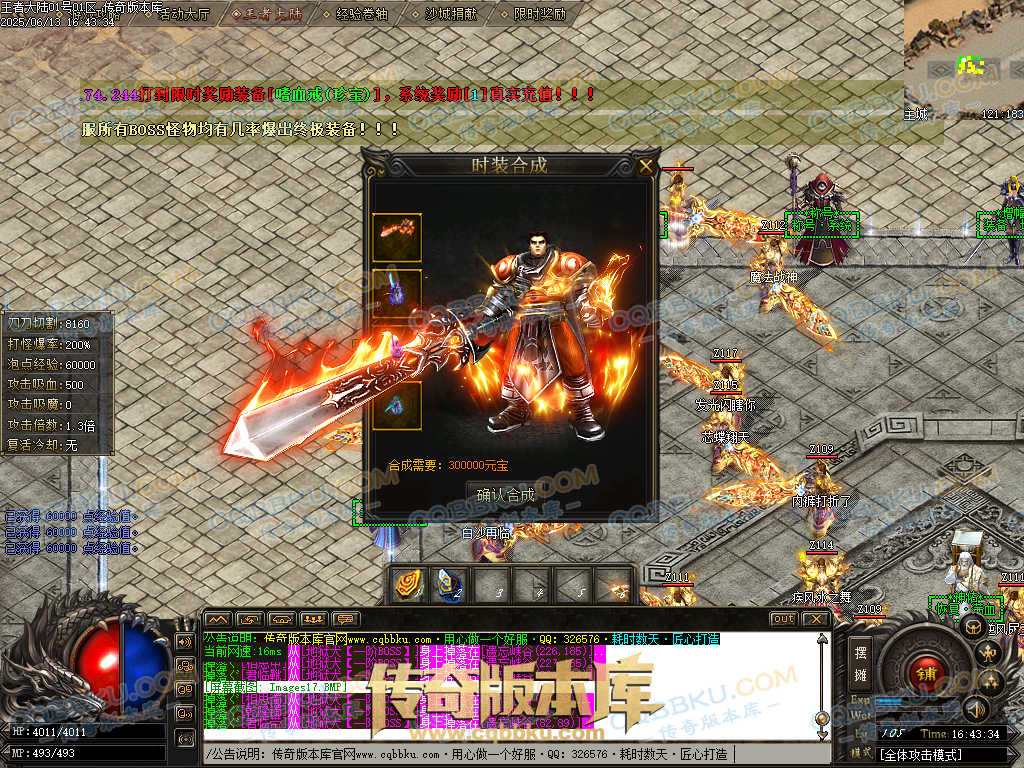1024x768 pixels.
Task: Use the blue item in hotbar slot two
Action: point(449,586)
